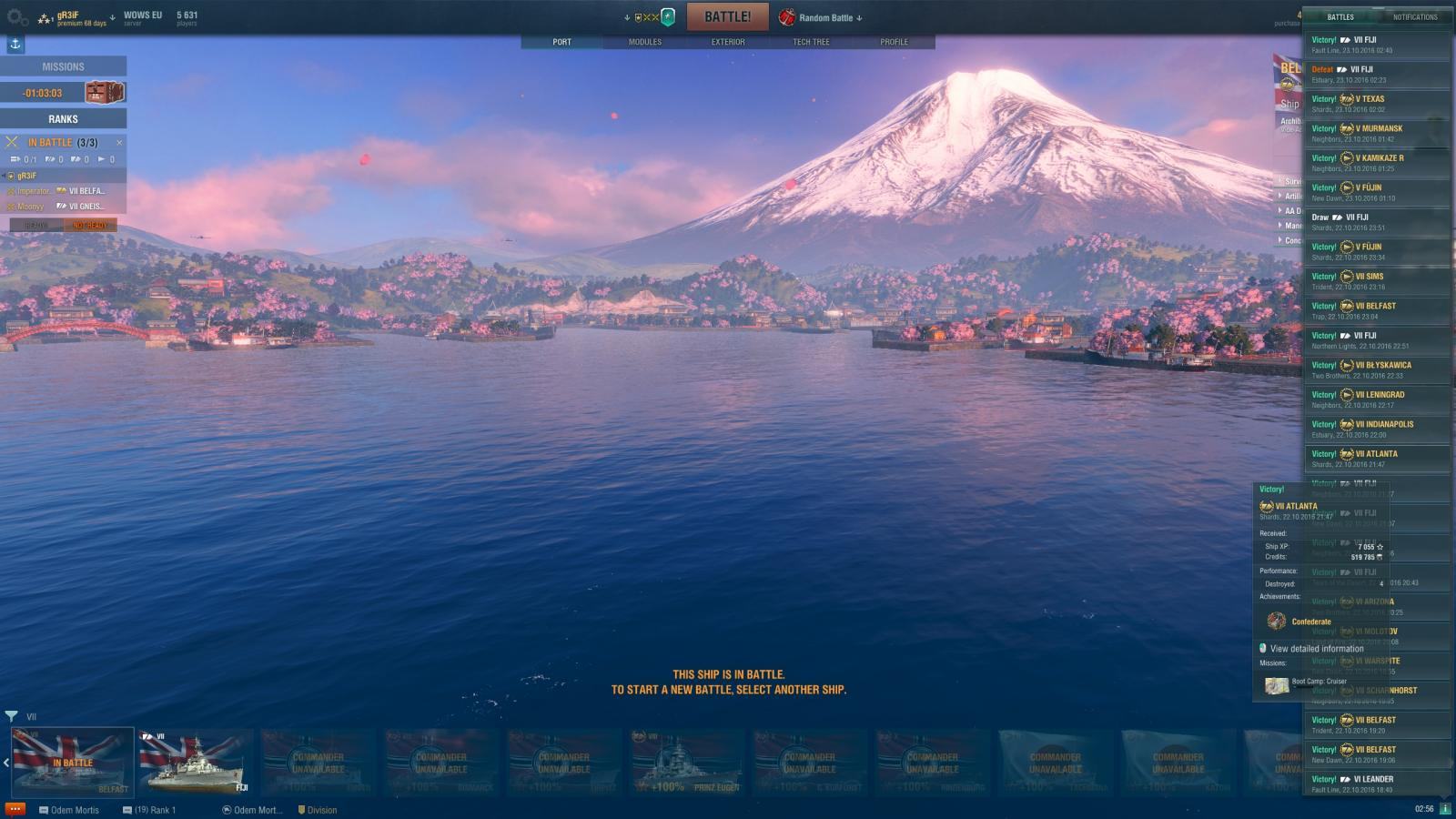1456x819 pixels.
Task: Switch to the Modules tab
Action: 644,42
